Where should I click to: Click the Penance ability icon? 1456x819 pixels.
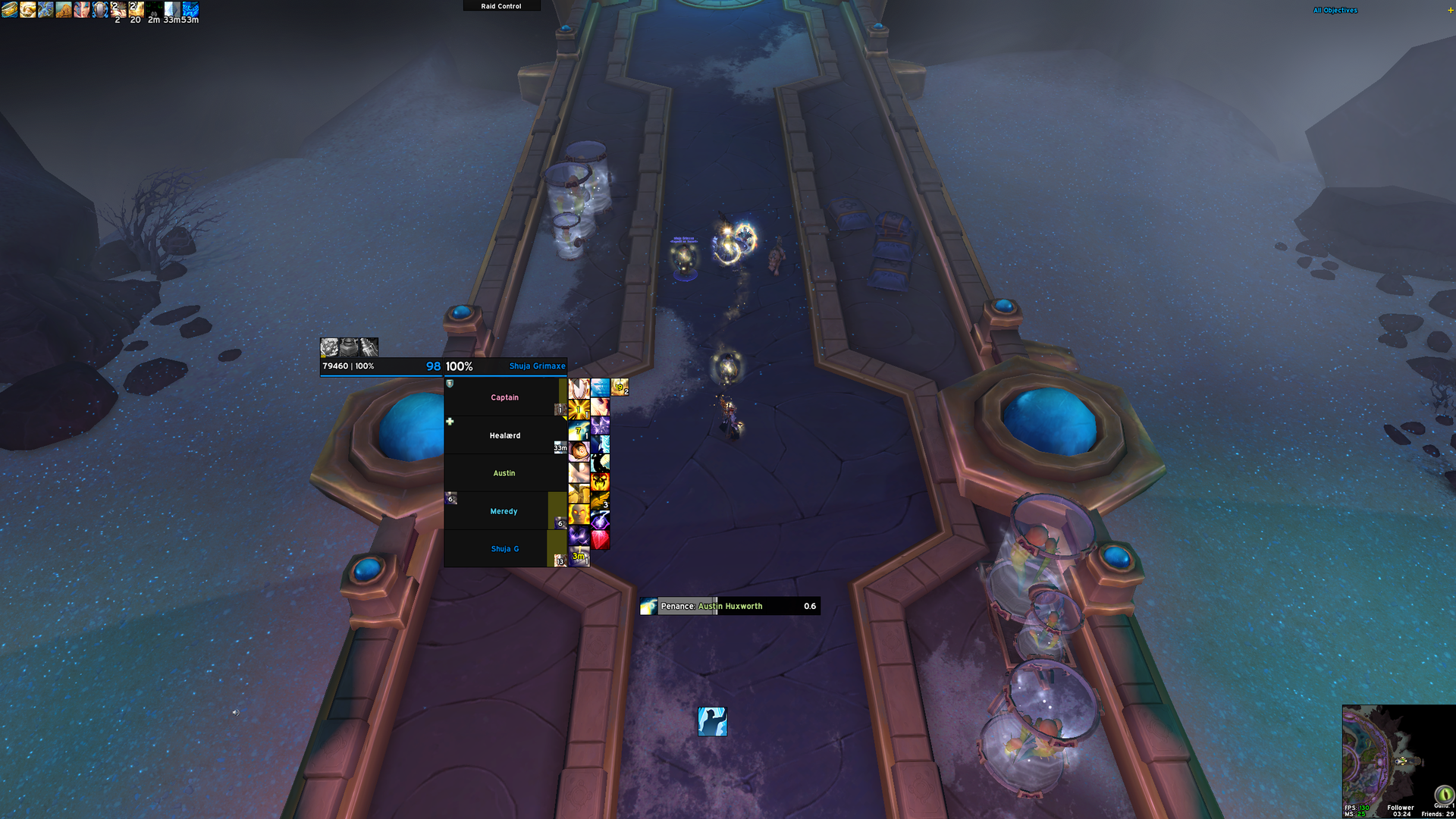[x=712, y=722]
